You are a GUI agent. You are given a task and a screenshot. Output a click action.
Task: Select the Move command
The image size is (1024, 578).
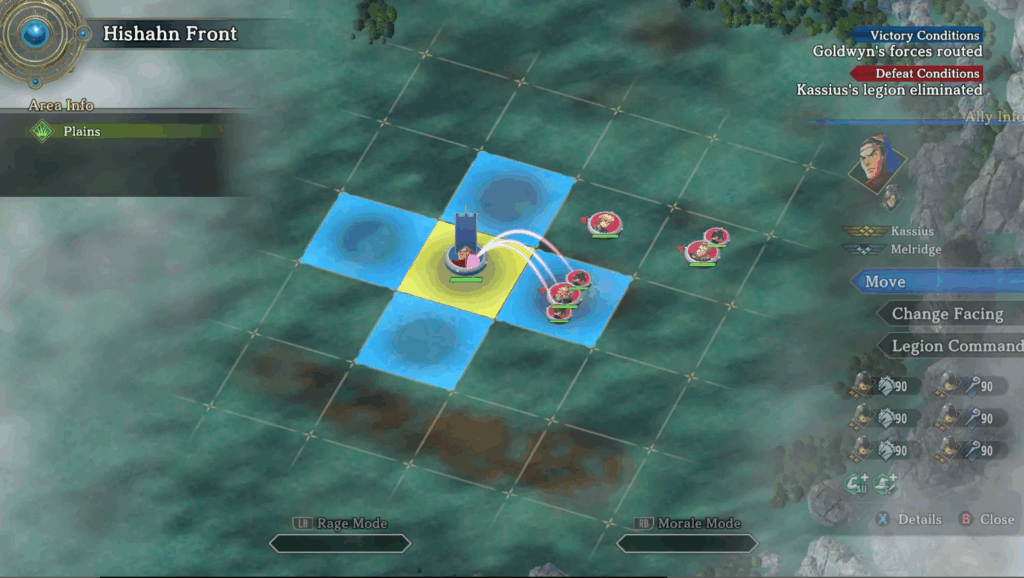(x=935, y=282)
